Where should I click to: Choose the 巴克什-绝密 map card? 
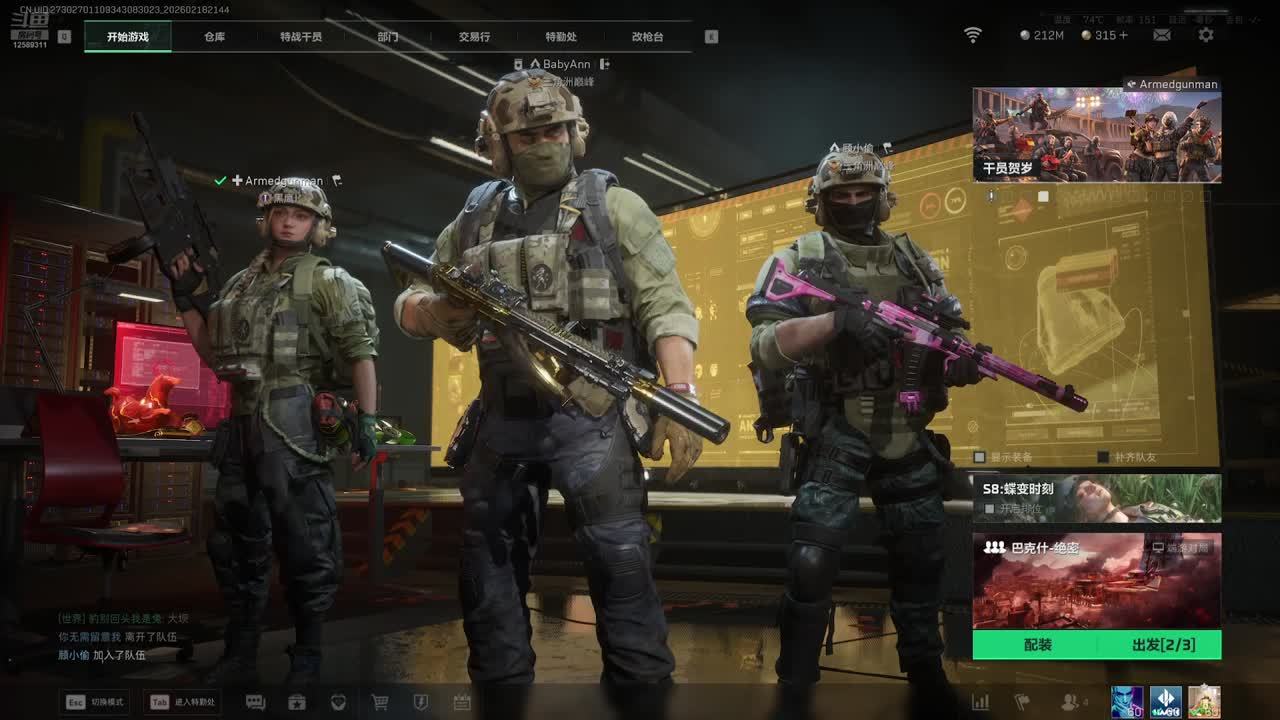point(1097,581)
